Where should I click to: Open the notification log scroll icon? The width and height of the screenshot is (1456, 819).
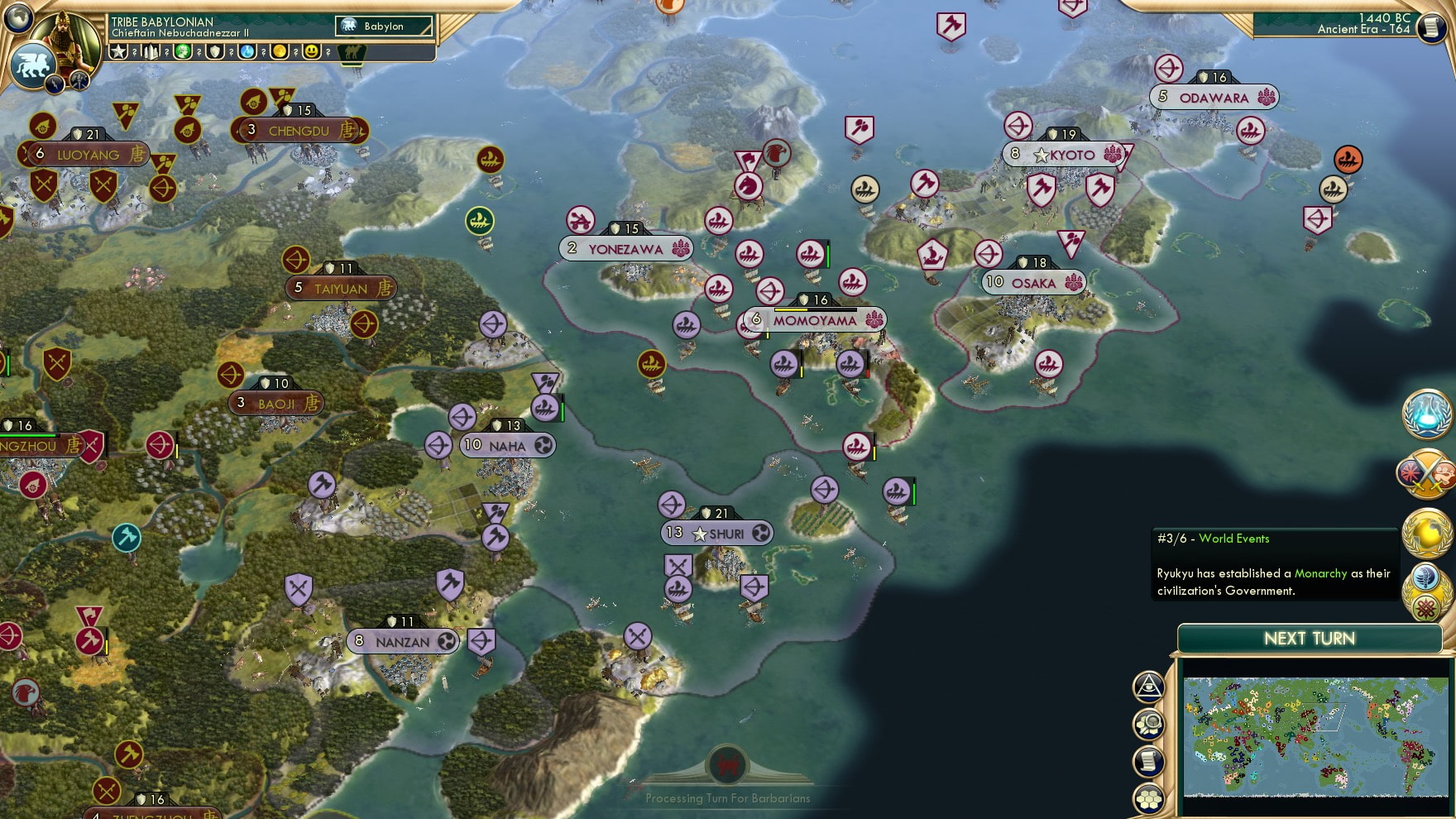point(1148,761)
